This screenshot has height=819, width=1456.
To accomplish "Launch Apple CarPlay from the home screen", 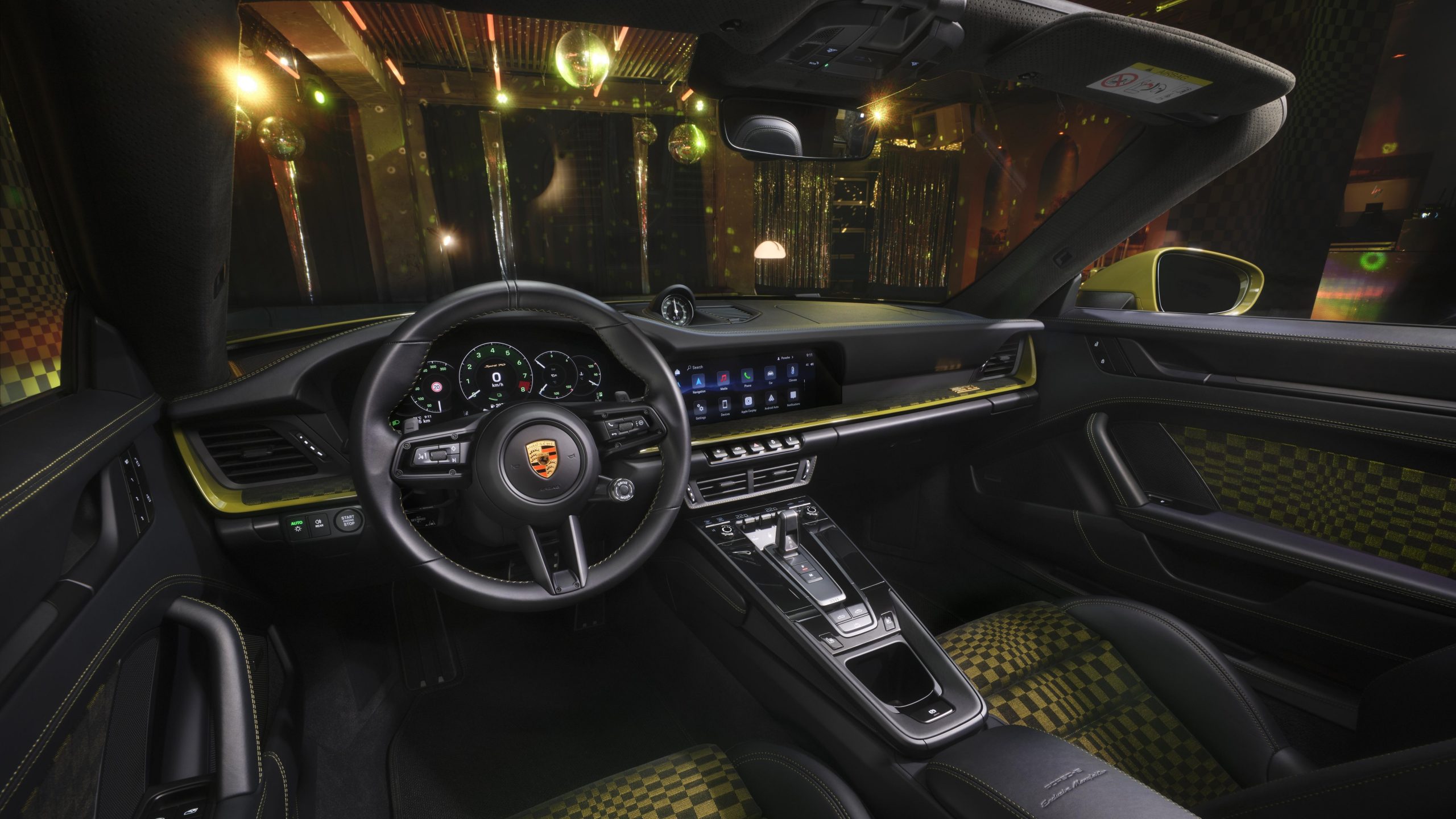I will tap(748, 402).
